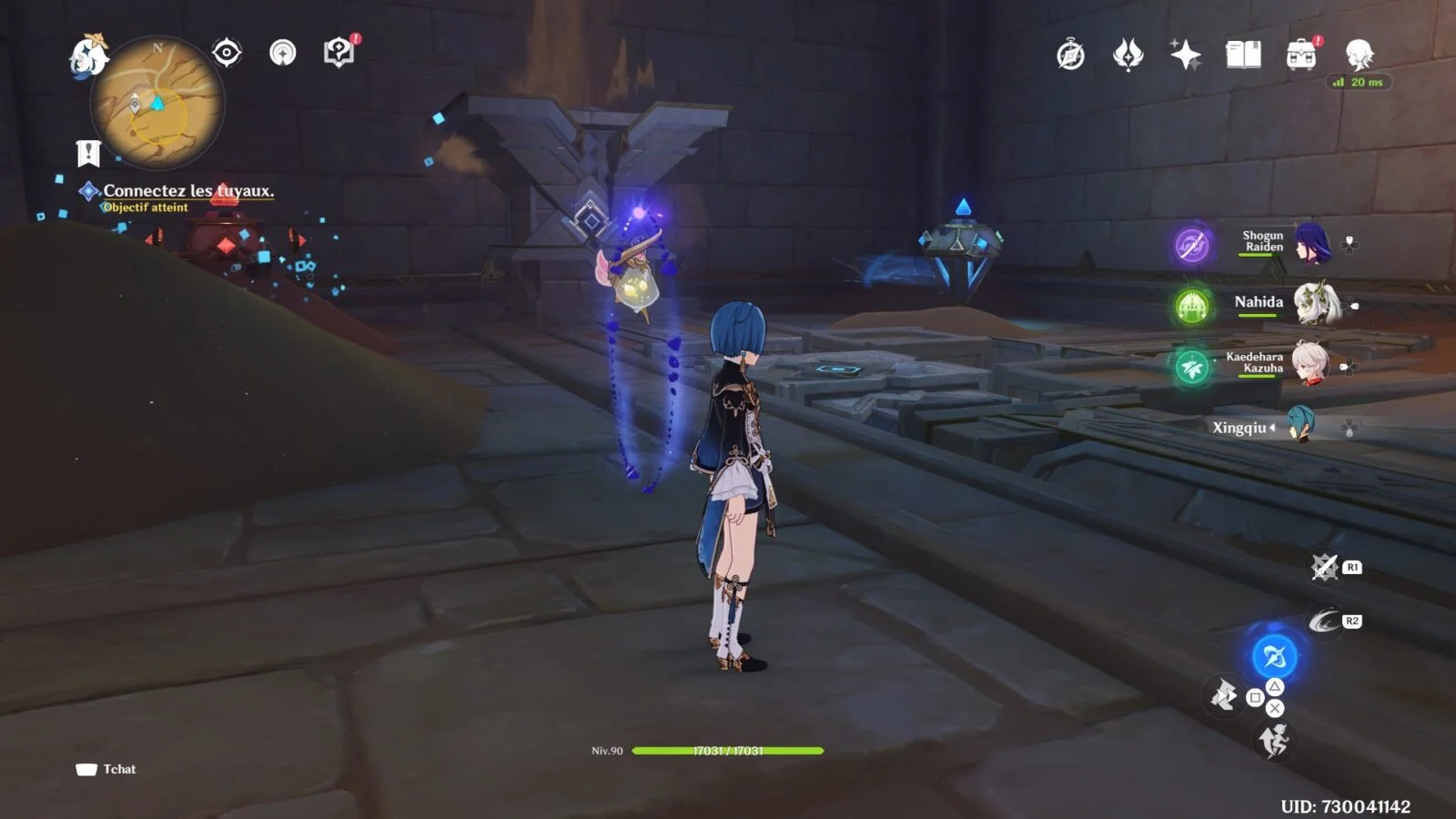Use the swirl-shaped elemental skill icon
Screen dimensions: 1456x819
coord(1324,622)
